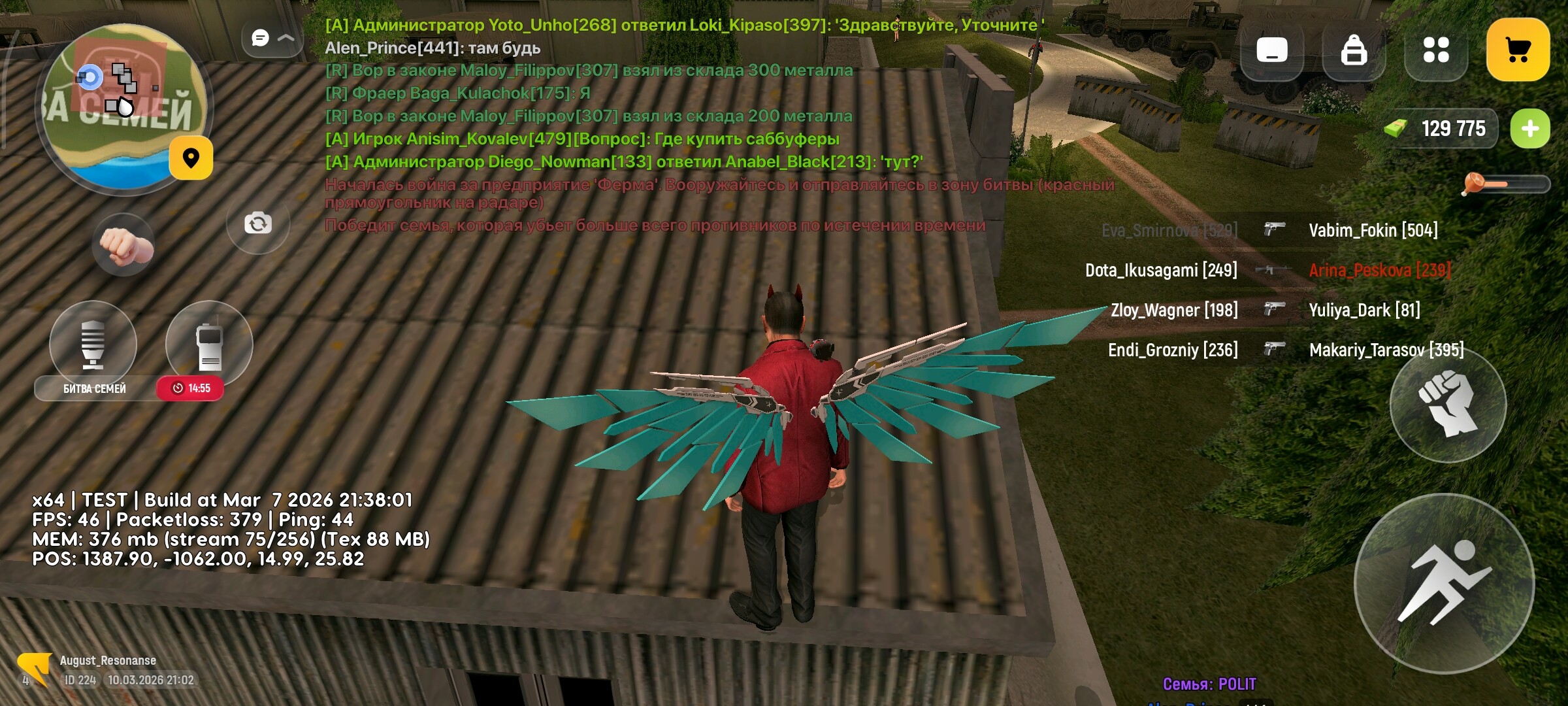Activate the microphone voice chat button
Image resolution: width=1568 pixels, height=706 pixels.
[93, 343]
